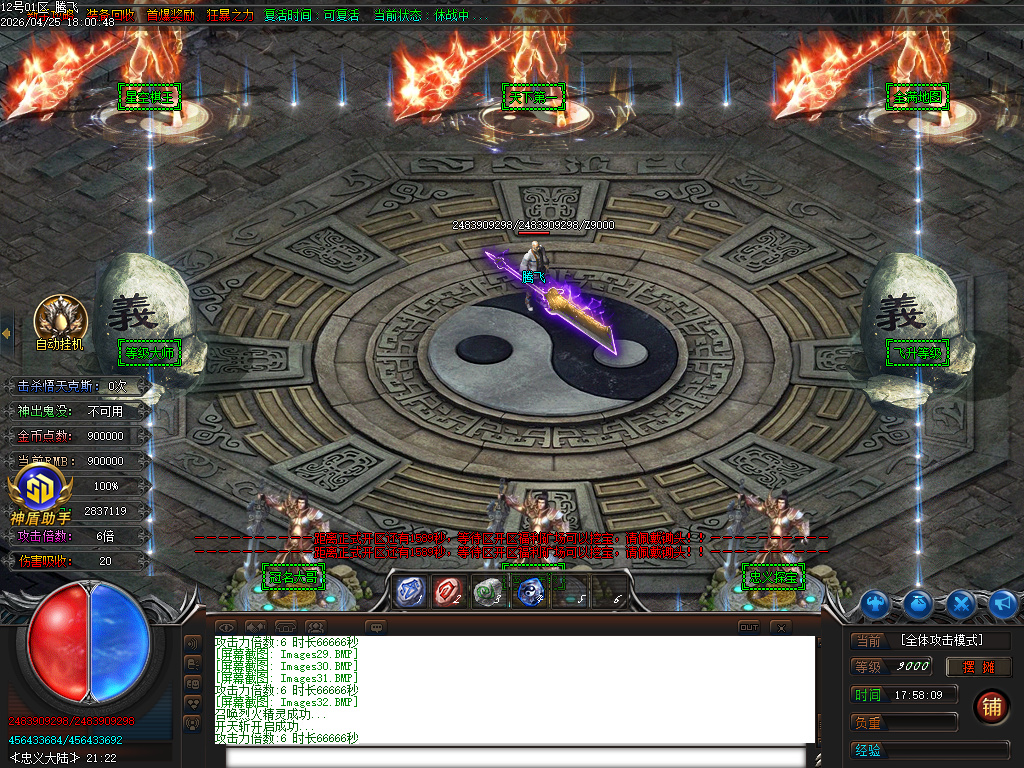Open the 装备回收 equipment recycling menu
The image size is (1024, 768).
111,15
